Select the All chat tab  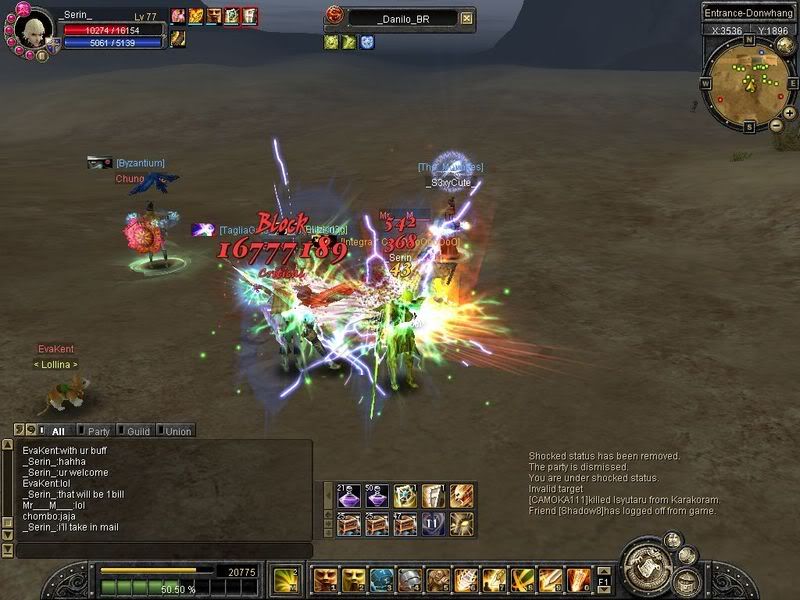[x=57, y=431]
